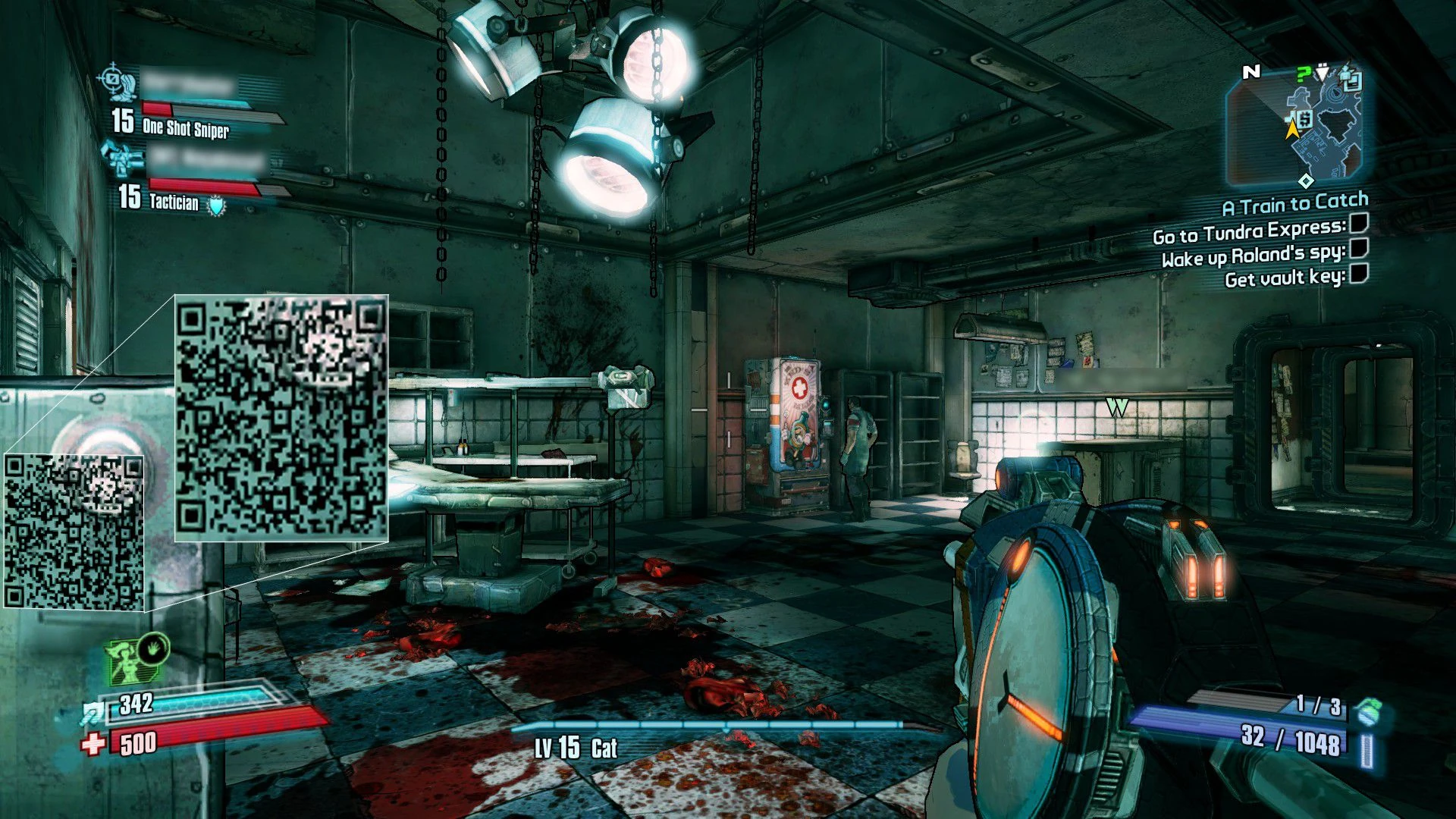Click the grenade icon beside the ammo counter

coord(1369,711)
